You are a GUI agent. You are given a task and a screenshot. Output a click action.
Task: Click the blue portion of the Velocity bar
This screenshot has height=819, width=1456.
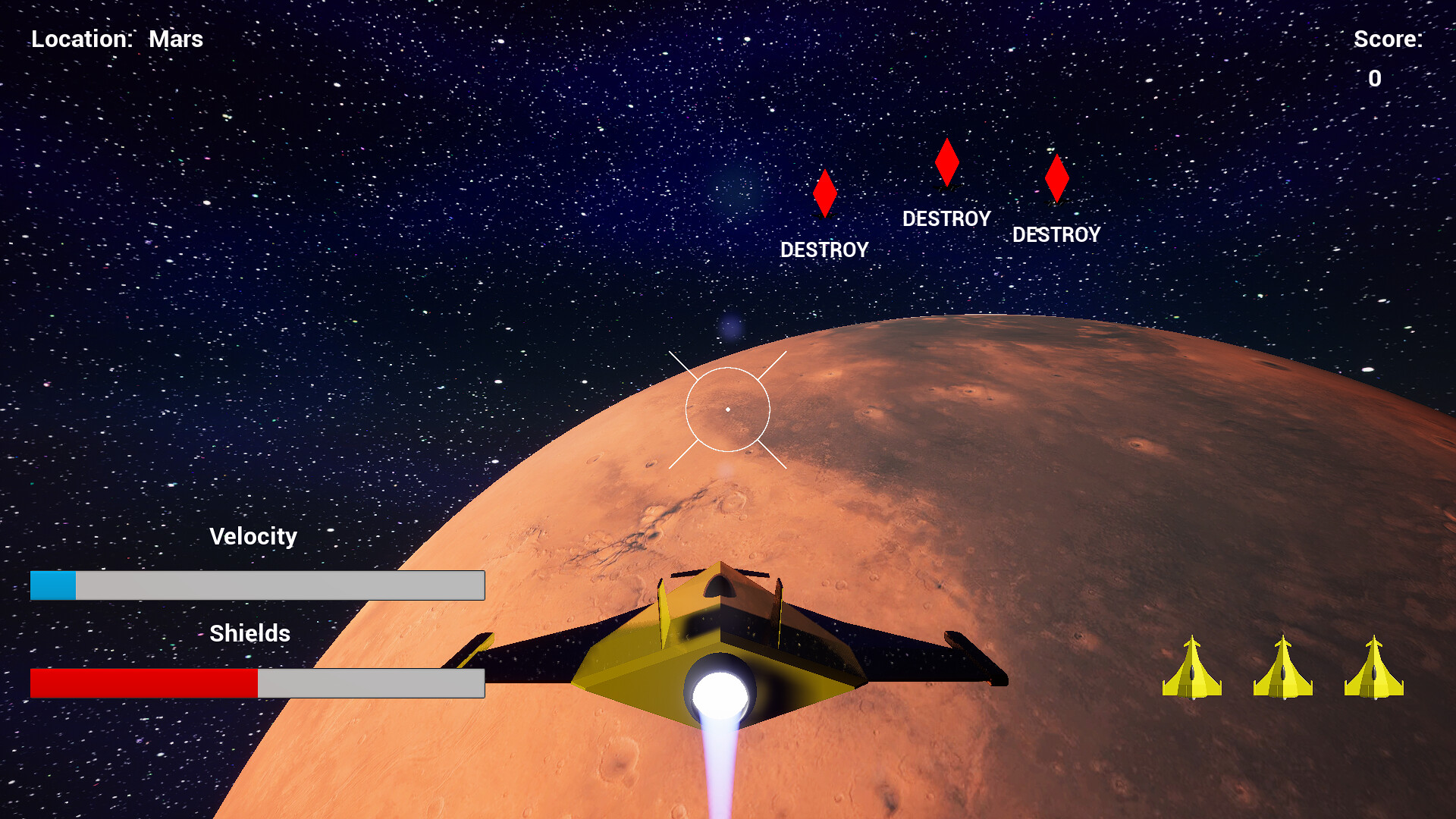53,585
